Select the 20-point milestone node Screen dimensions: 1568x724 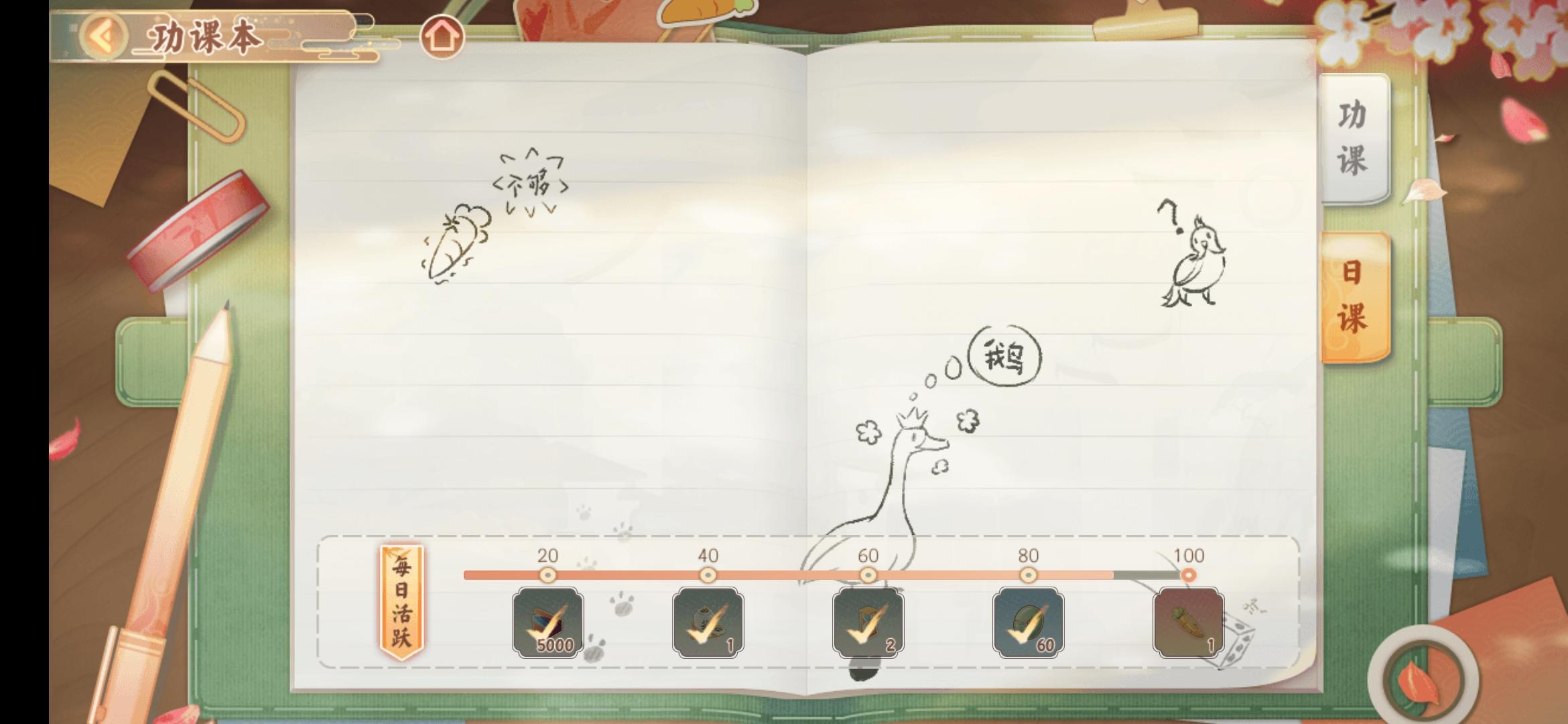coord(548,574)
